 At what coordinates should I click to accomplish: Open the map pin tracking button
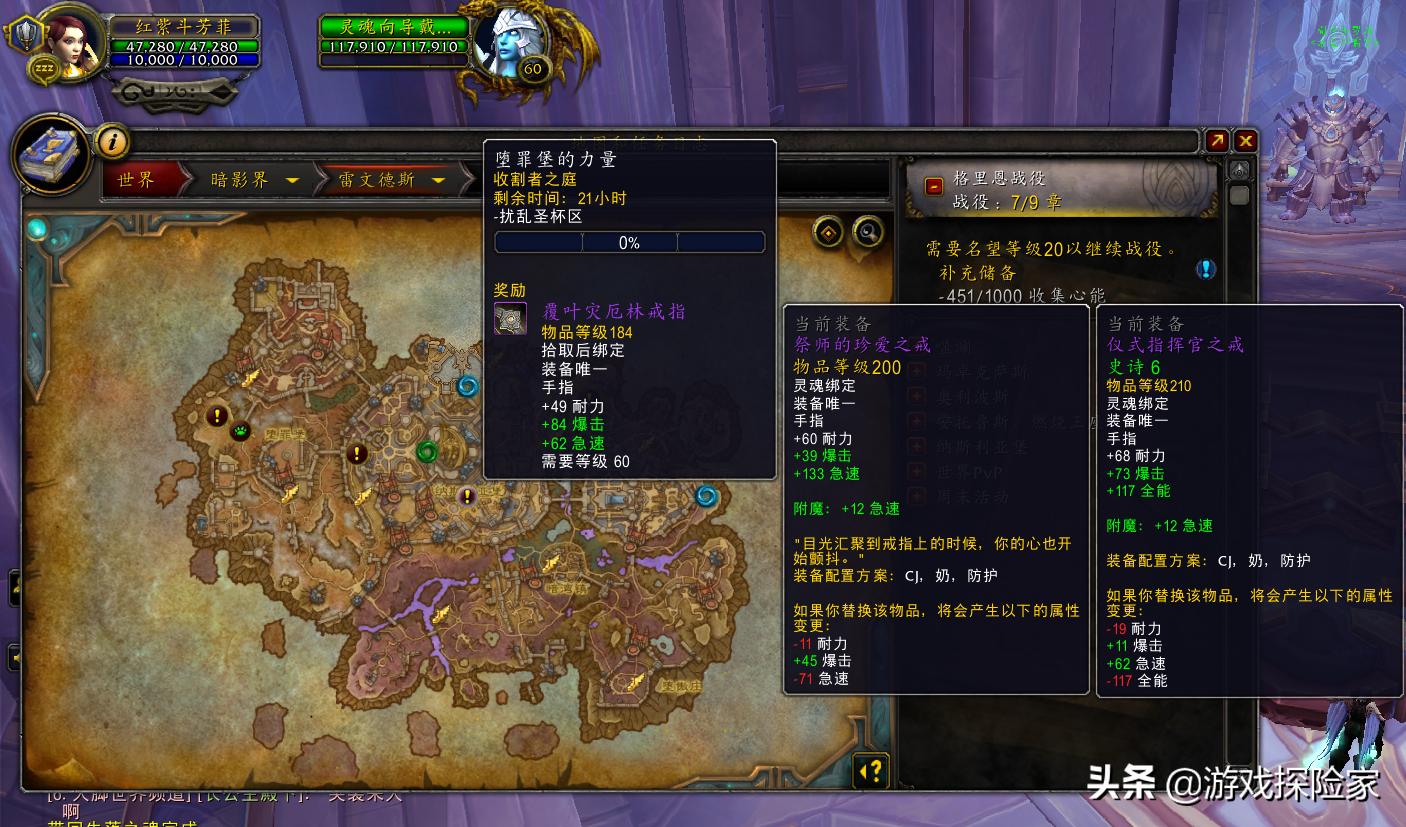(827, 232)
